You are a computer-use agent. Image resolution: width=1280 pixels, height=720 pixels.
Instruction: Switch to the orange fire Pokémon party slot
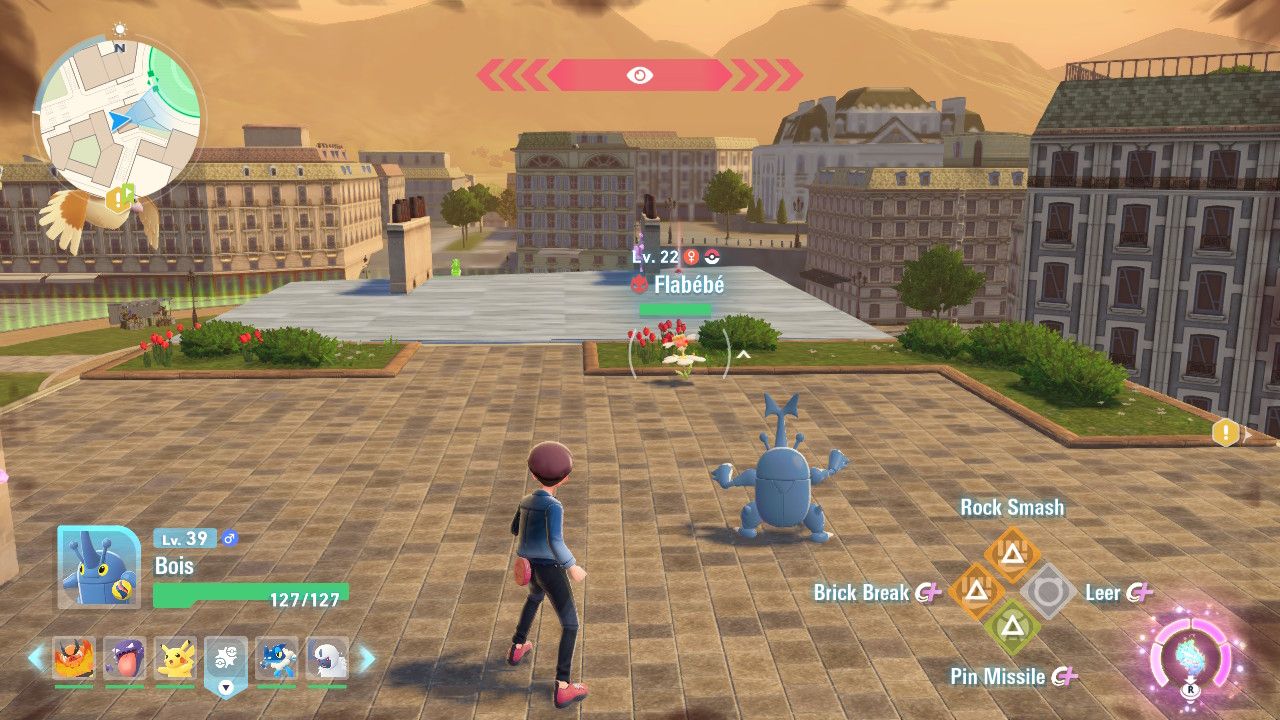(x=73, y=657)
